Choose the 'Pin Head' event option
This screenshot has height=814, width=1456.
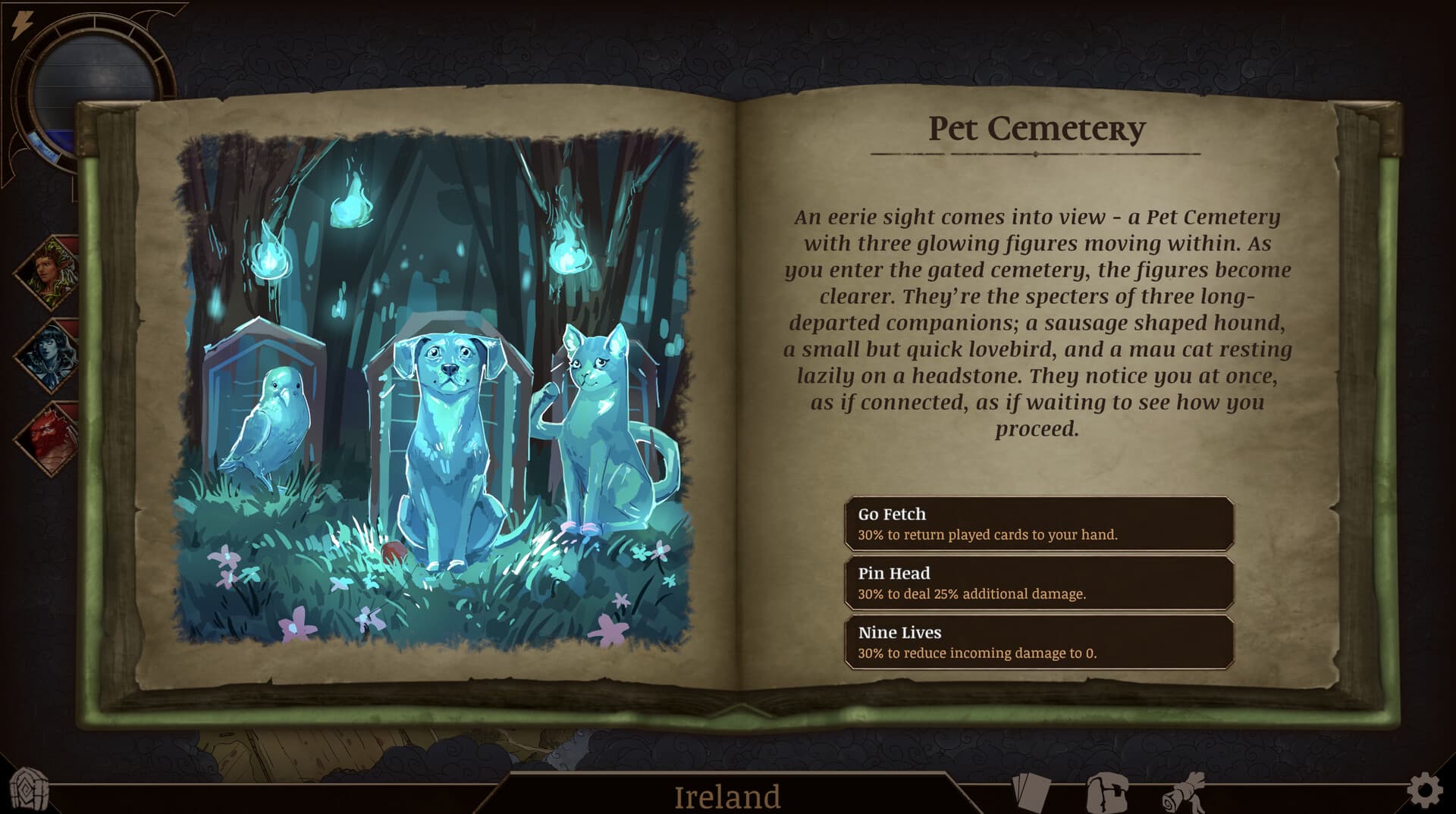[x=1042, y=584]
